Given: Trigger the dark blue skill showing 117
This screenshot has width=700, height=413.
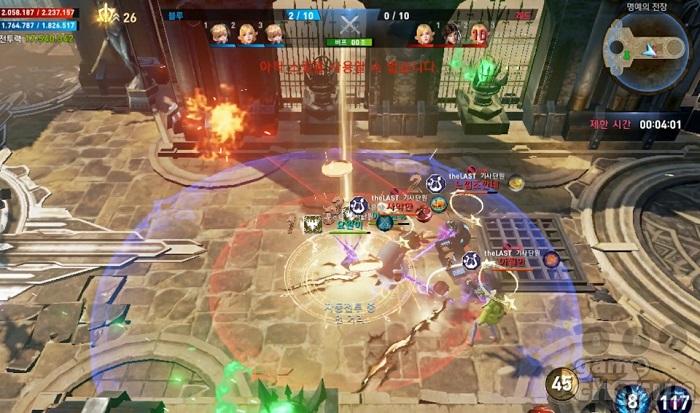Looking at the screenshot, I should 680,399.
